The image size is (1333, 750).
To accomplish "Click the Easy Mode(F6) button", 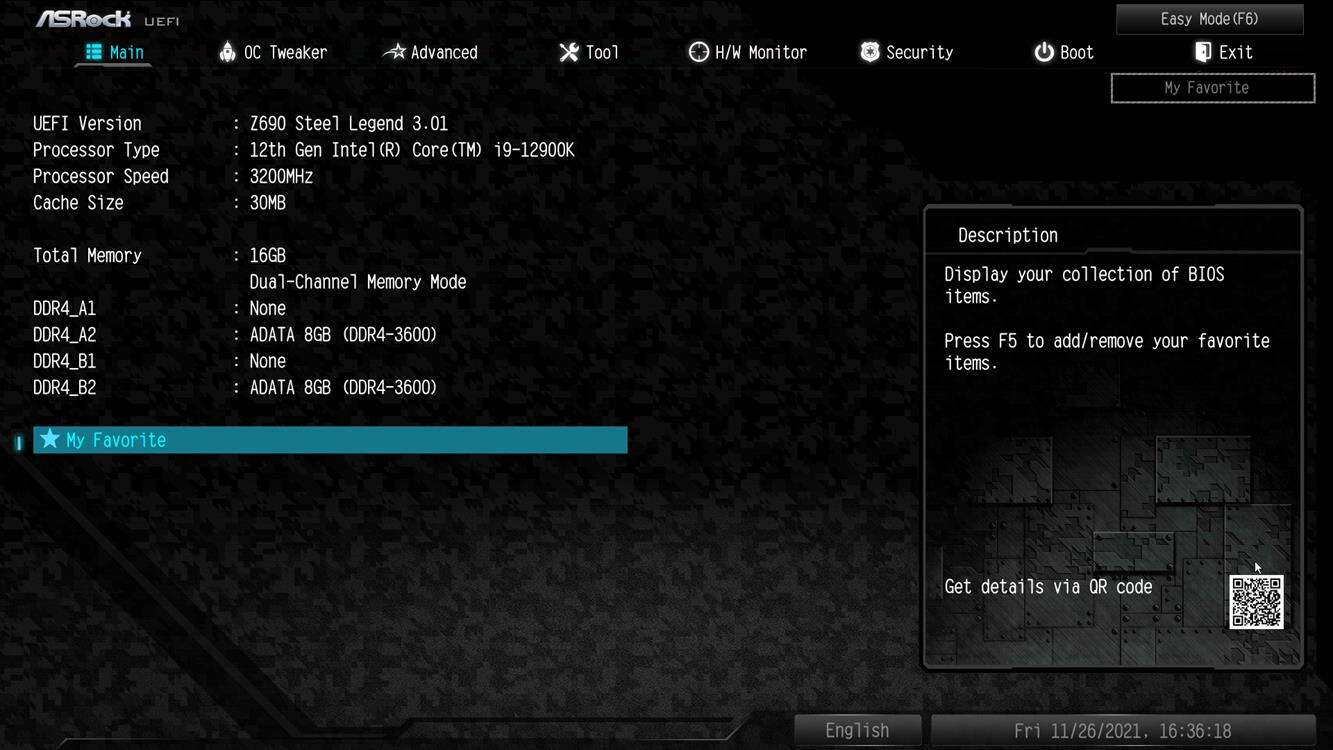I will pos(1208,18).
